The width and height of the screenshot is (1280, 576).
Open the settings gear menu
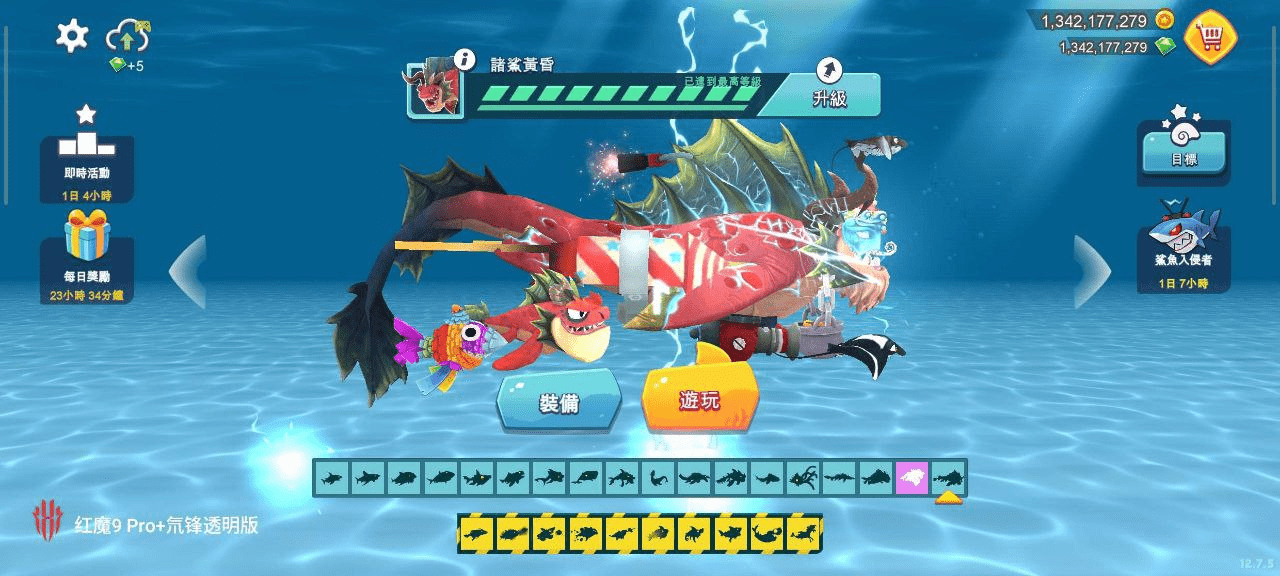coord(72,36)
